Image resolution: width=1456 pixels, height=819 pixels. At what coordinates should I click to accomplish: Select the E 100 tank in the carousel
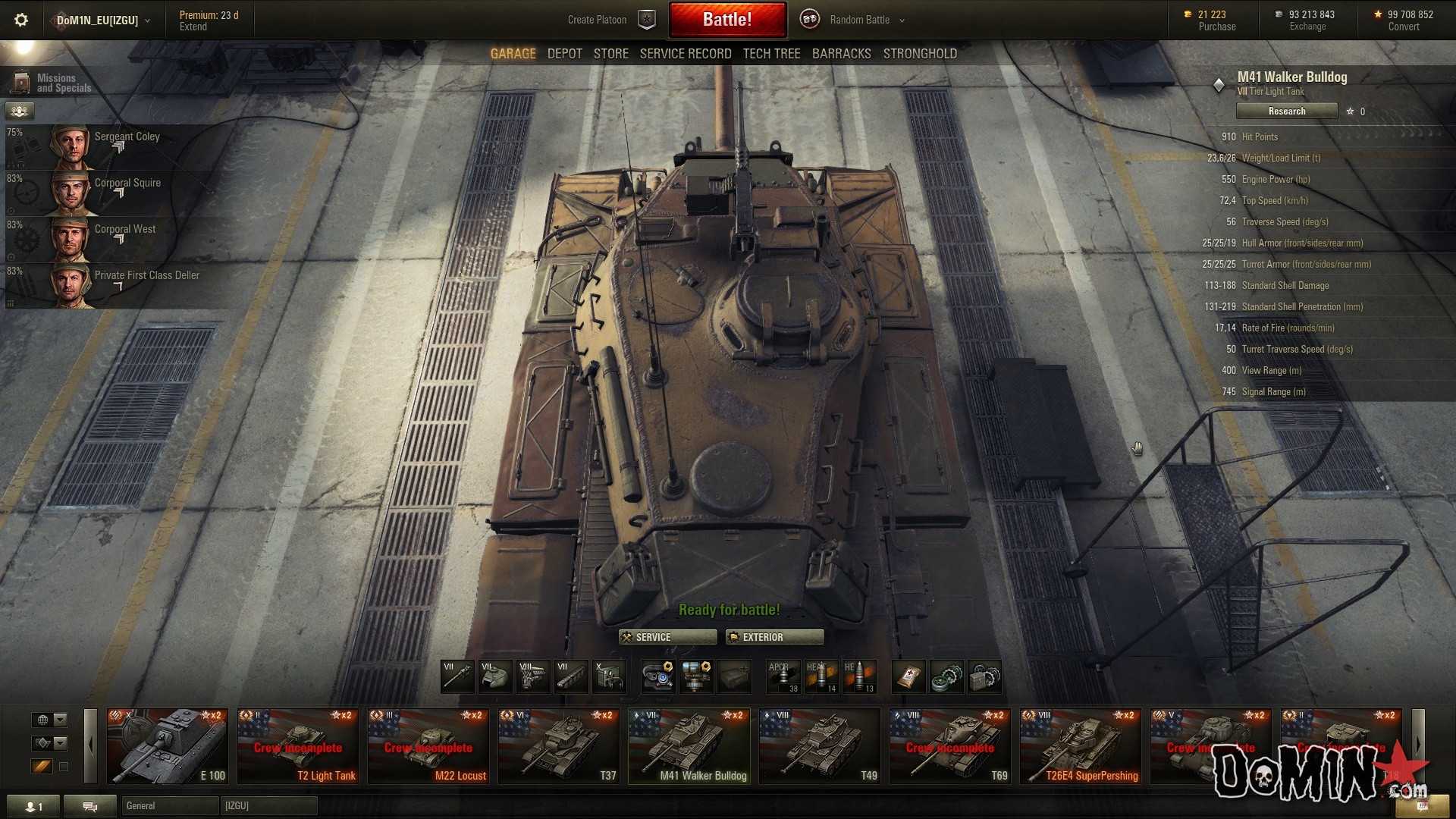tap(167, 746)
